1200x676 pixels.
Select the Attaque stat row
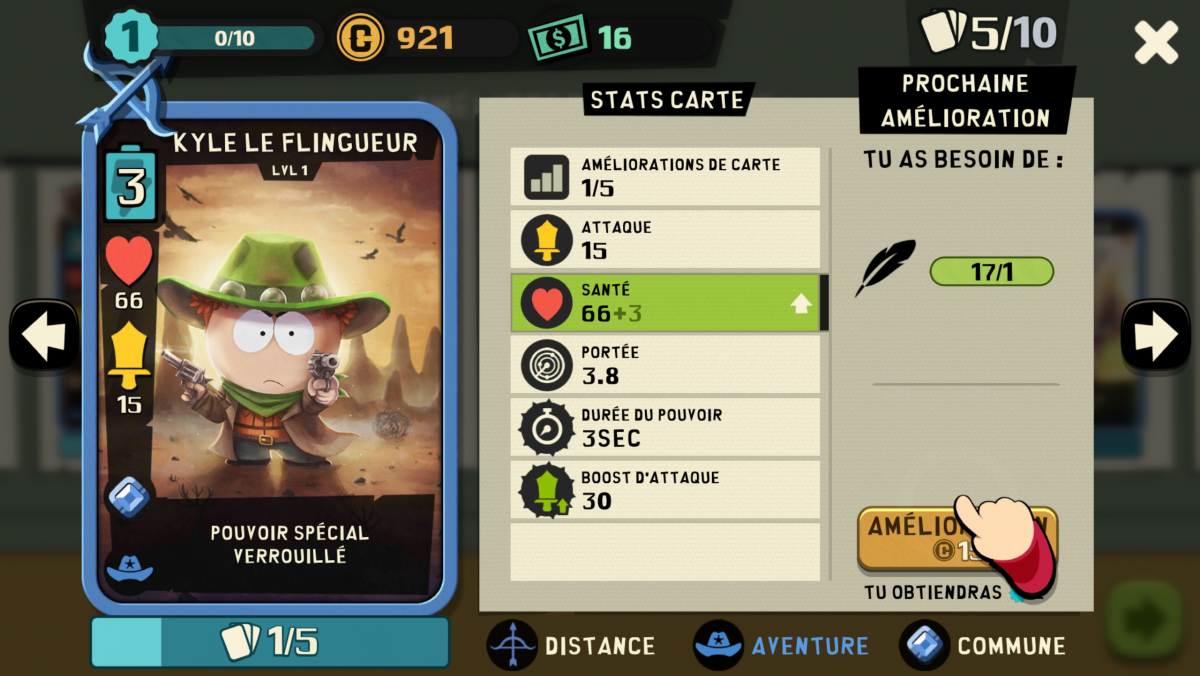665,239
